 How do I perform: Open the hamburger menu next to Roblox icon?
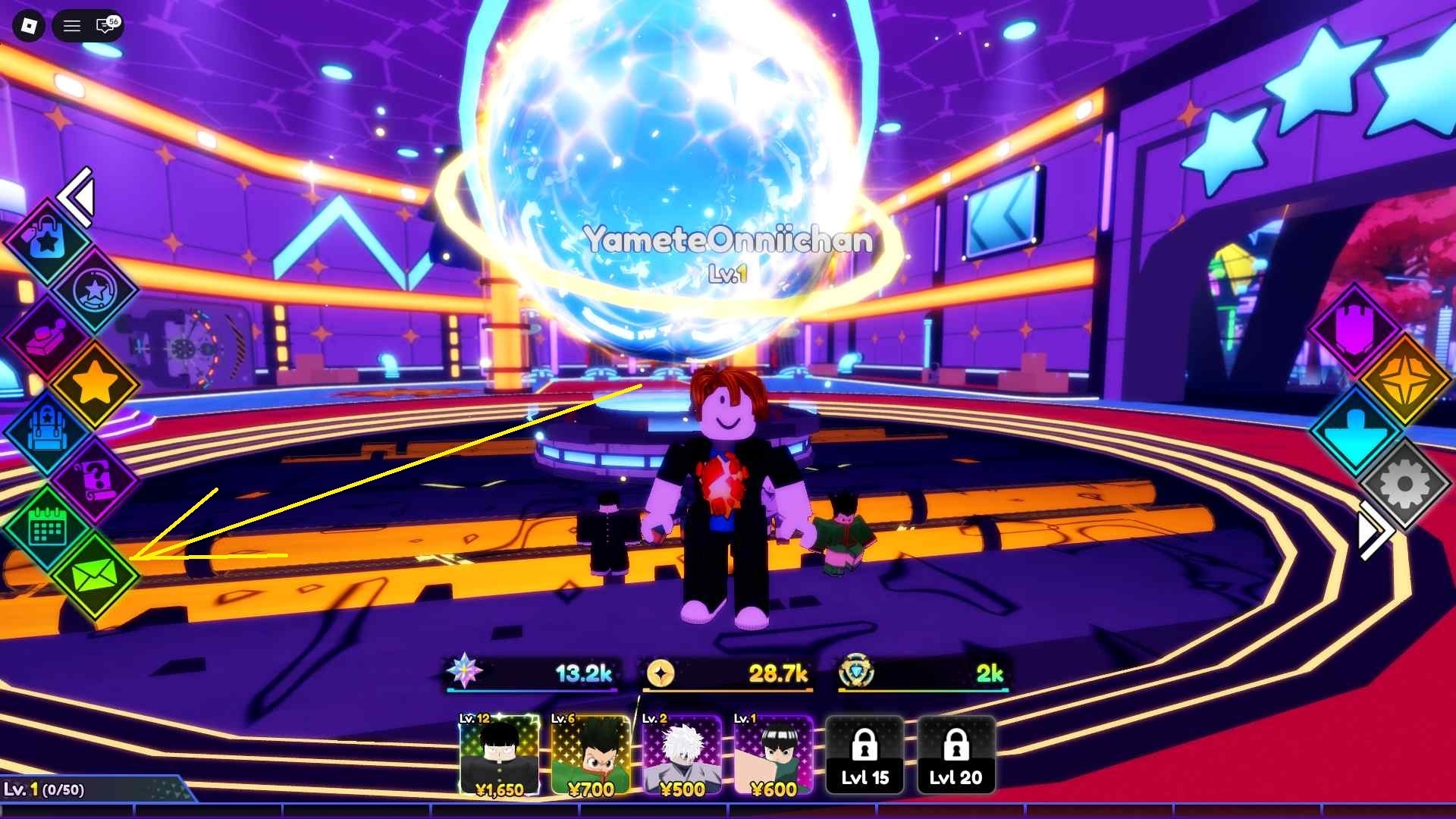click(71, 25)
